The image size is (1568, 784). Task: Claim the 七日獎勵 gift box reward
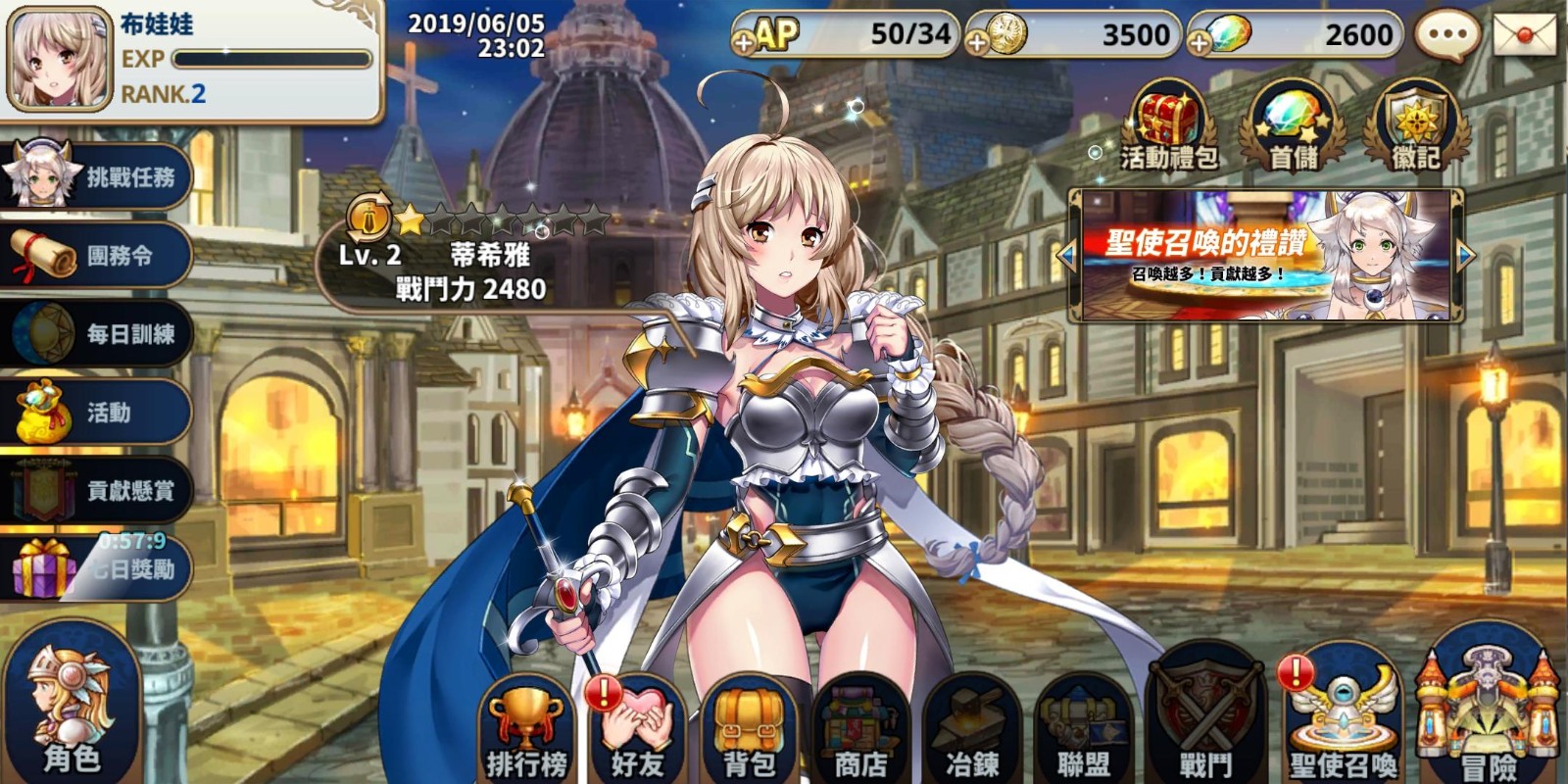(96, 568)
